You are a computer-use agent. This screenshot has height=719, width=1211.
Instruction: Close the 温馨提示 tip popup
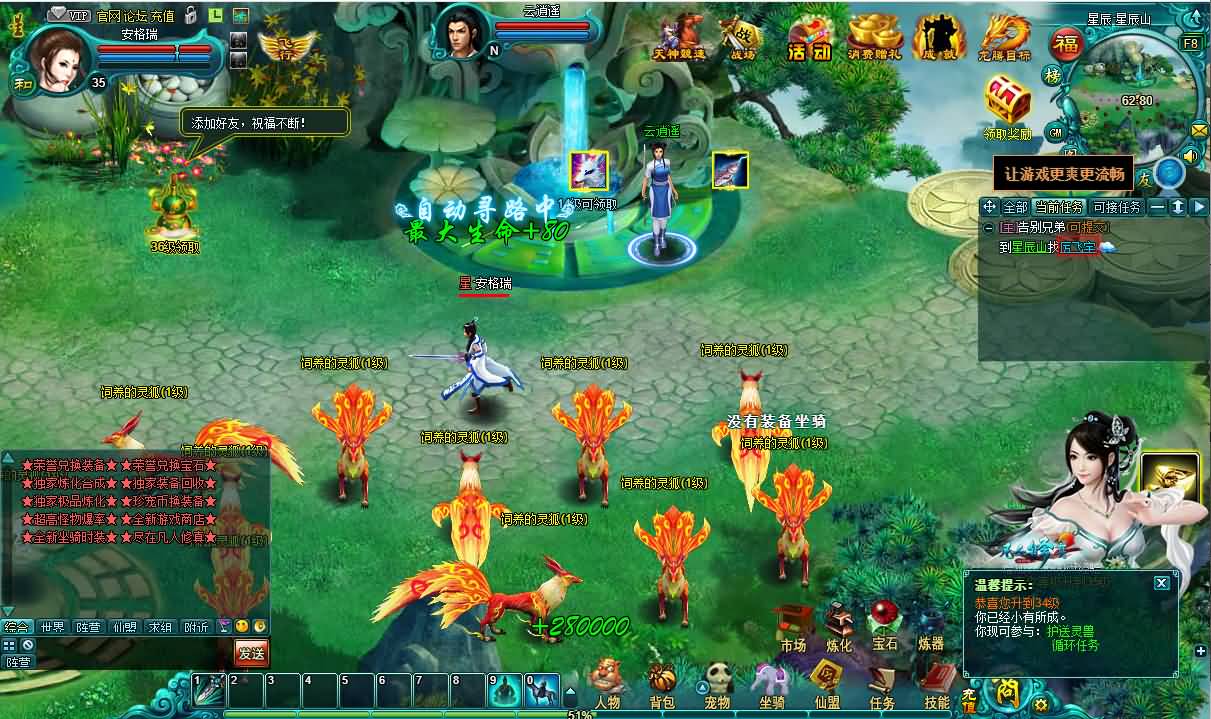coord(1161,582)
